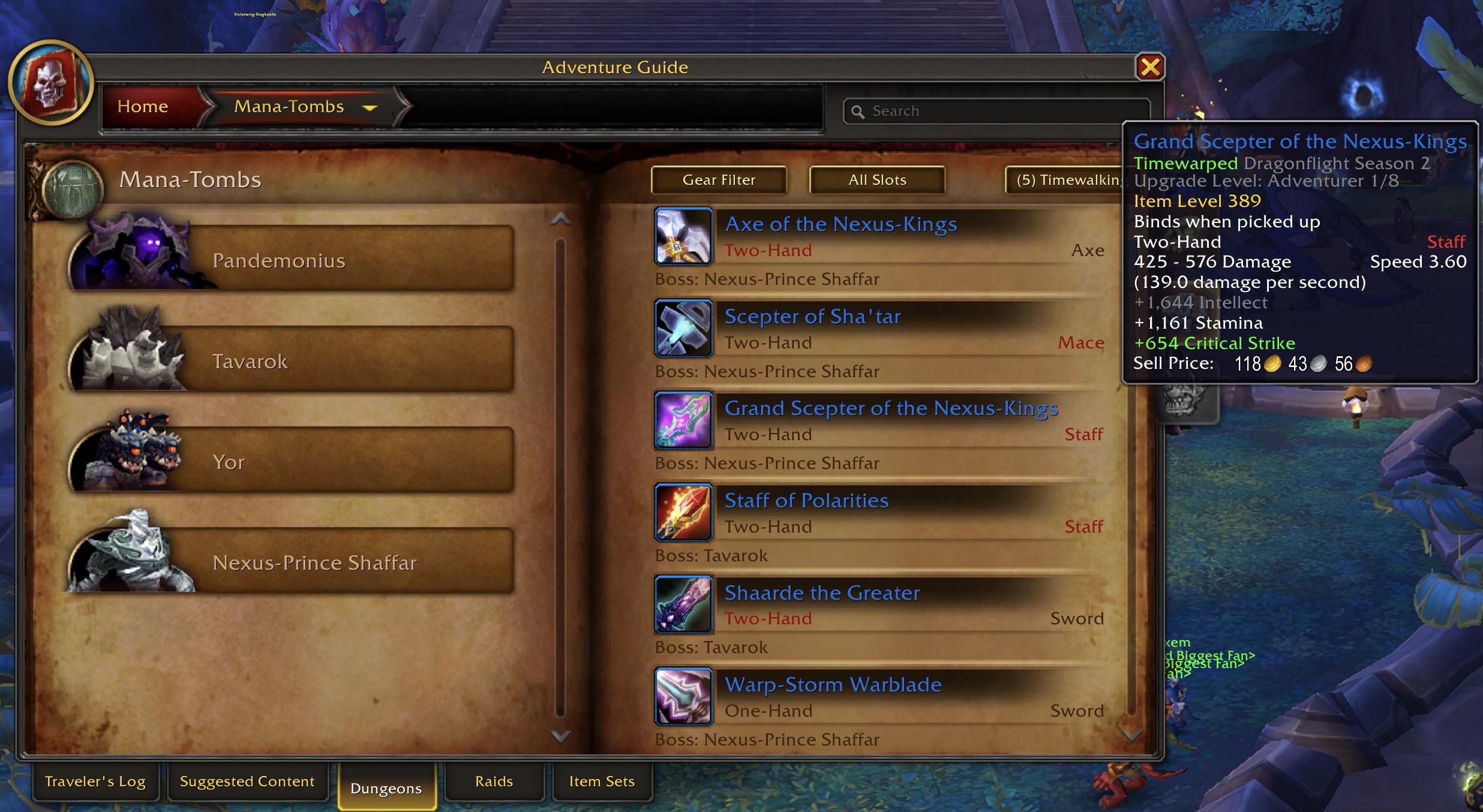Image resolution: width=1483 pixels, height=812 pixels.
Task: Click the Warp-Storm Warblade loot item
Action: coord(833,685)
